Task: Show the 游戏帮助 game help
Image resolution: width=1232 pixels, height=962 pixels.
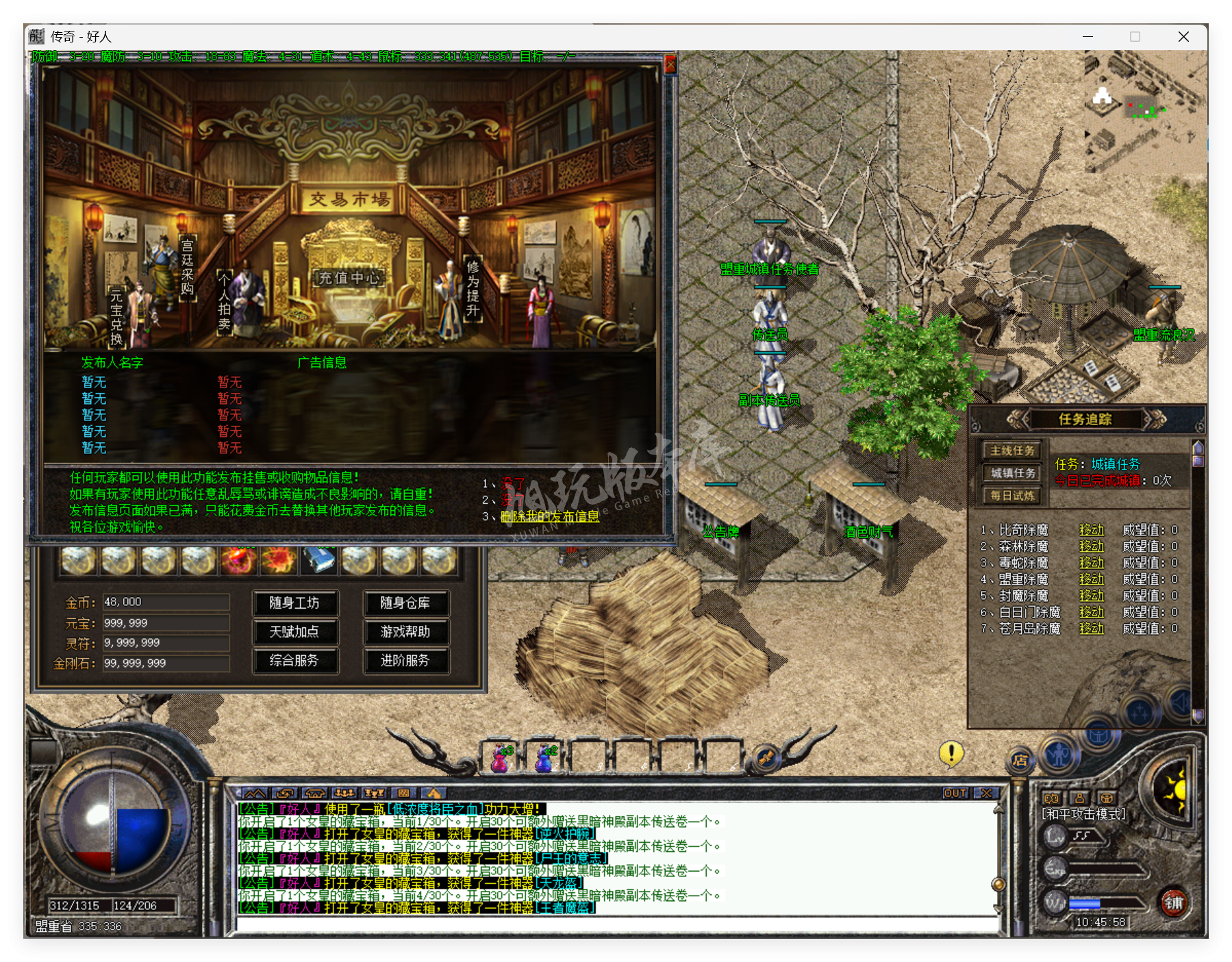Action: (405, 632)
